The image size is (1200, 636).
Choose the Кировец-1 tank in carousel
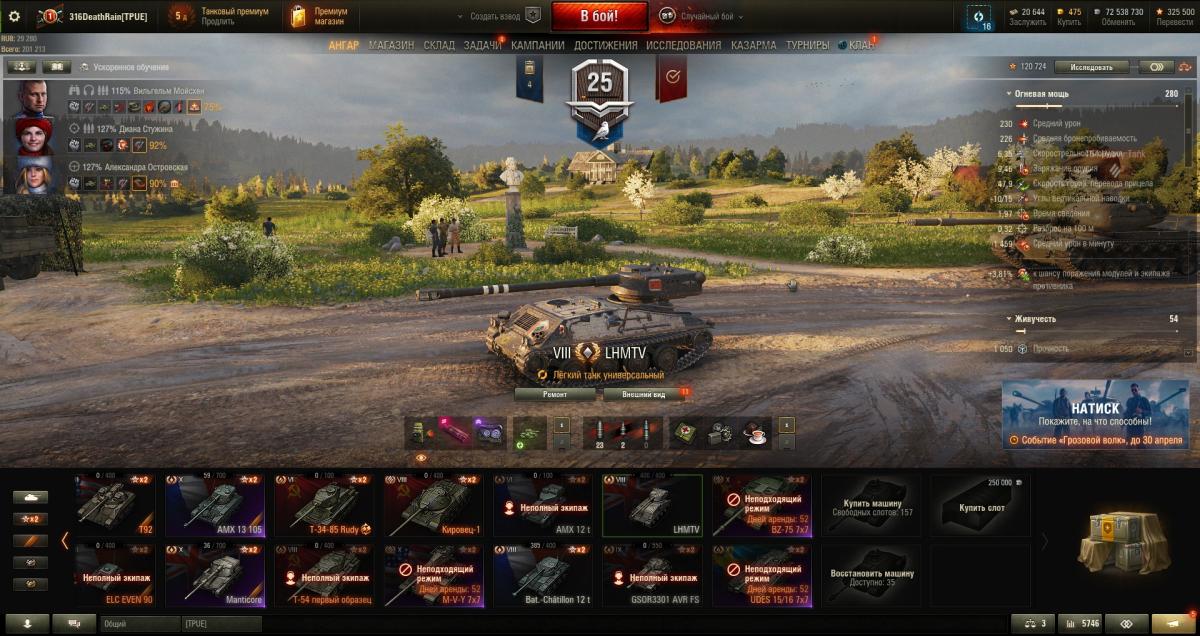pos(434,506)
